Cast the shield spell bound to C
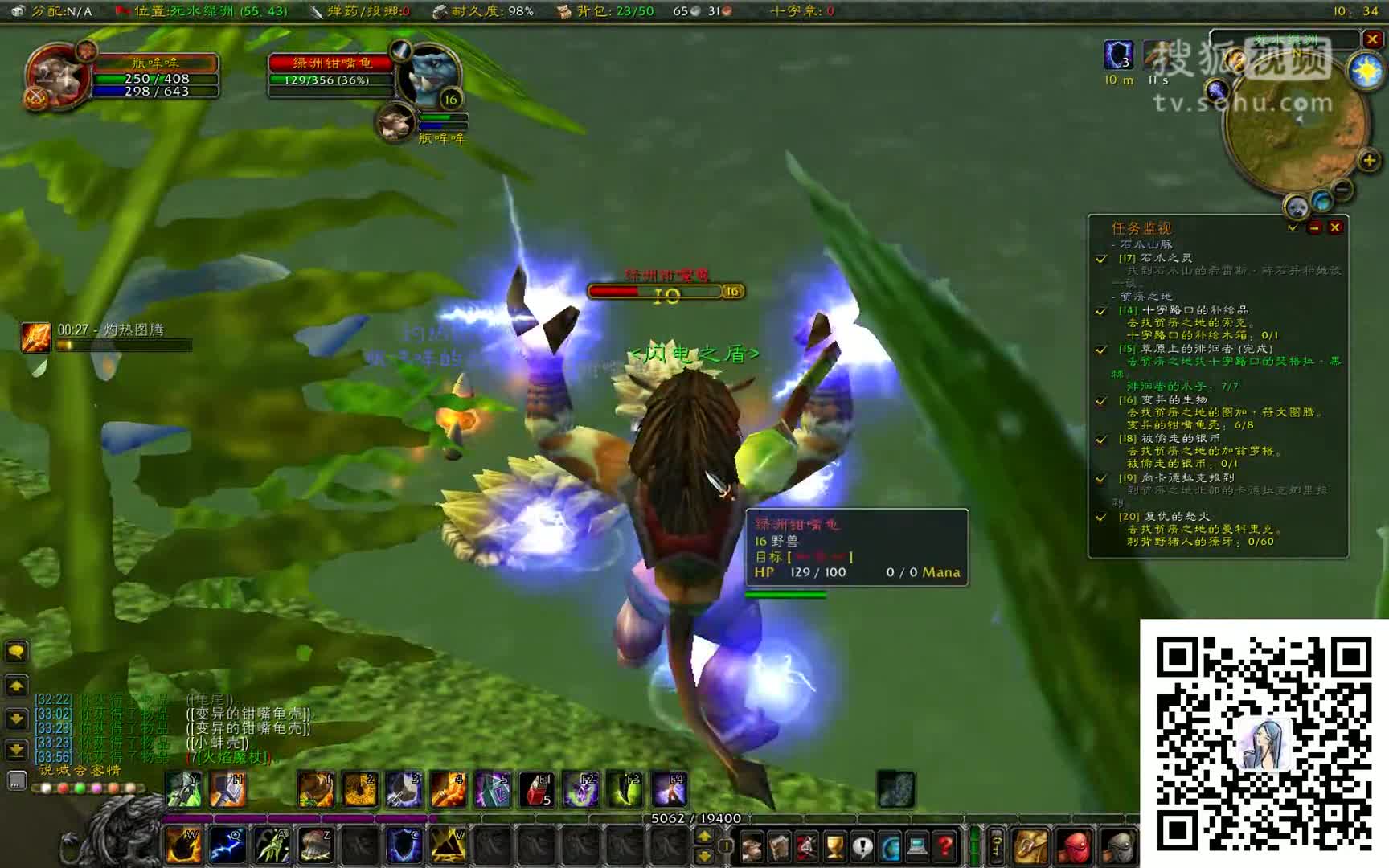 (404, 845)
